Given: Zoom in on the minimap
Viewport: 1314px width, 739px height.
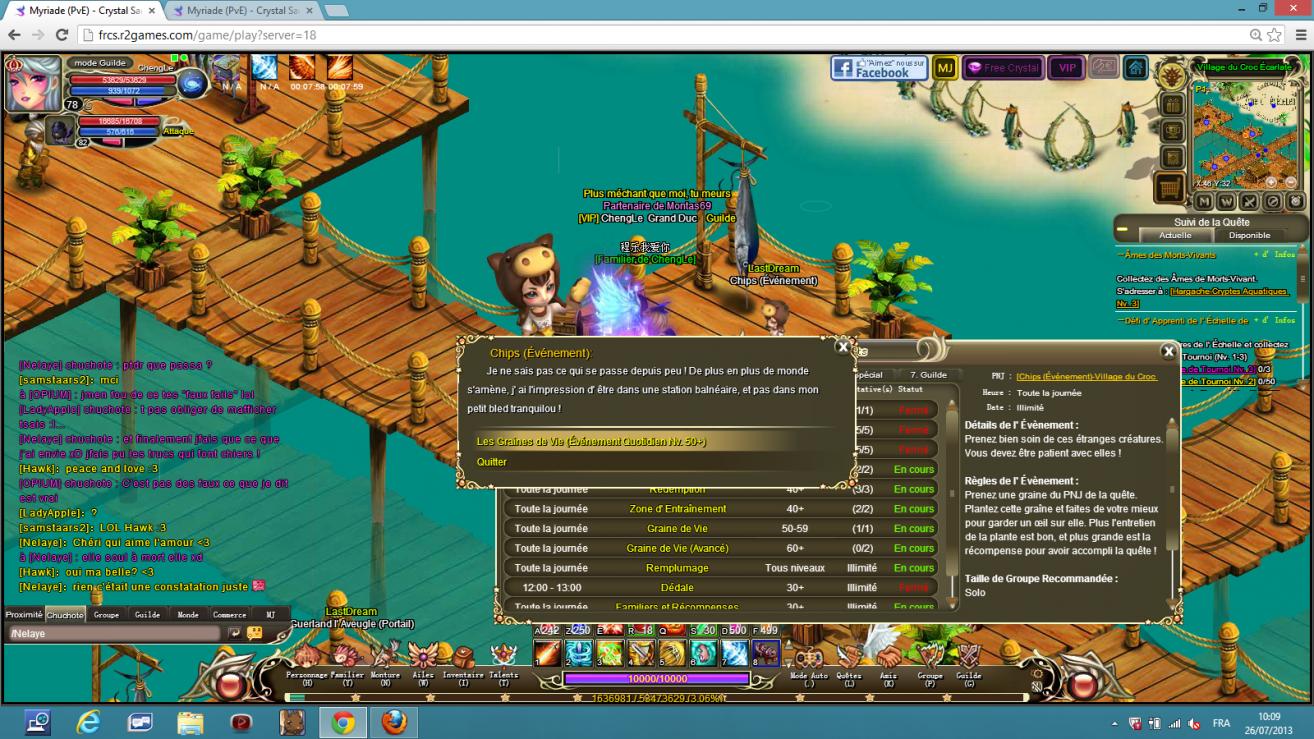Looking at the screenshot, I should coord(1271,183).
